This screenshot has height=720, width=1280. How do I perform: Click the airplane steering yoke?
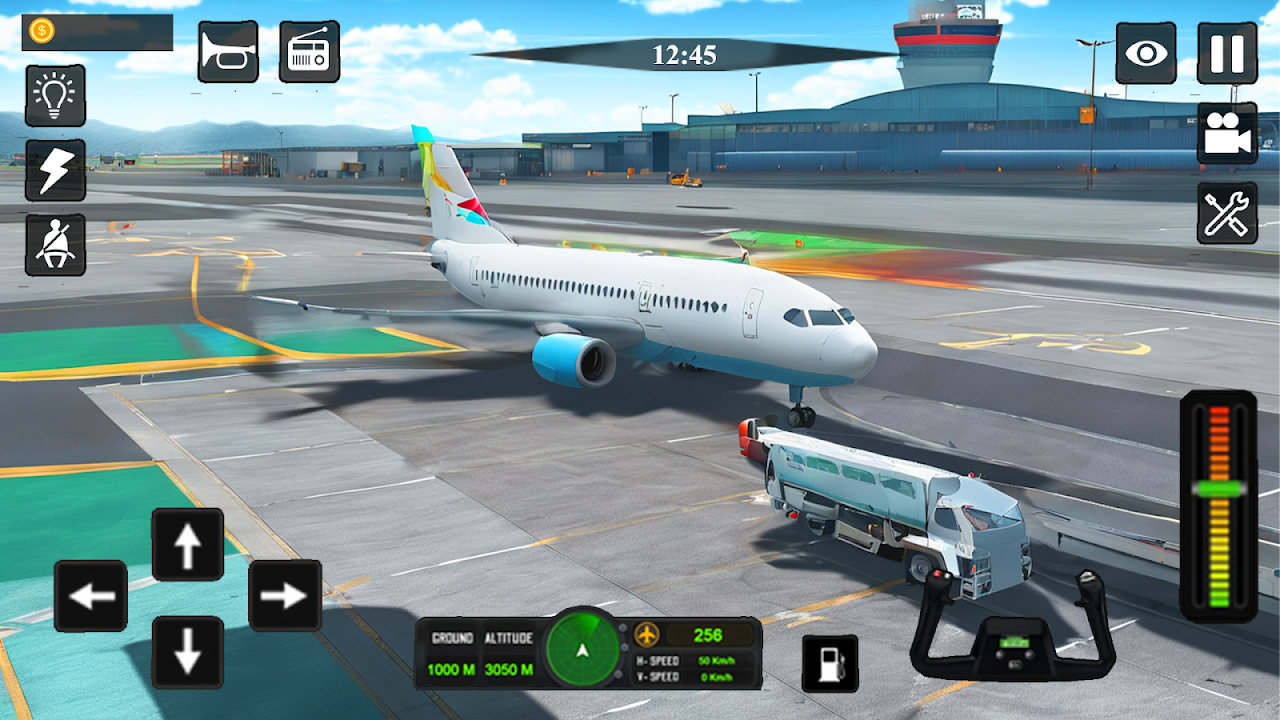(x=1012, y=630)
